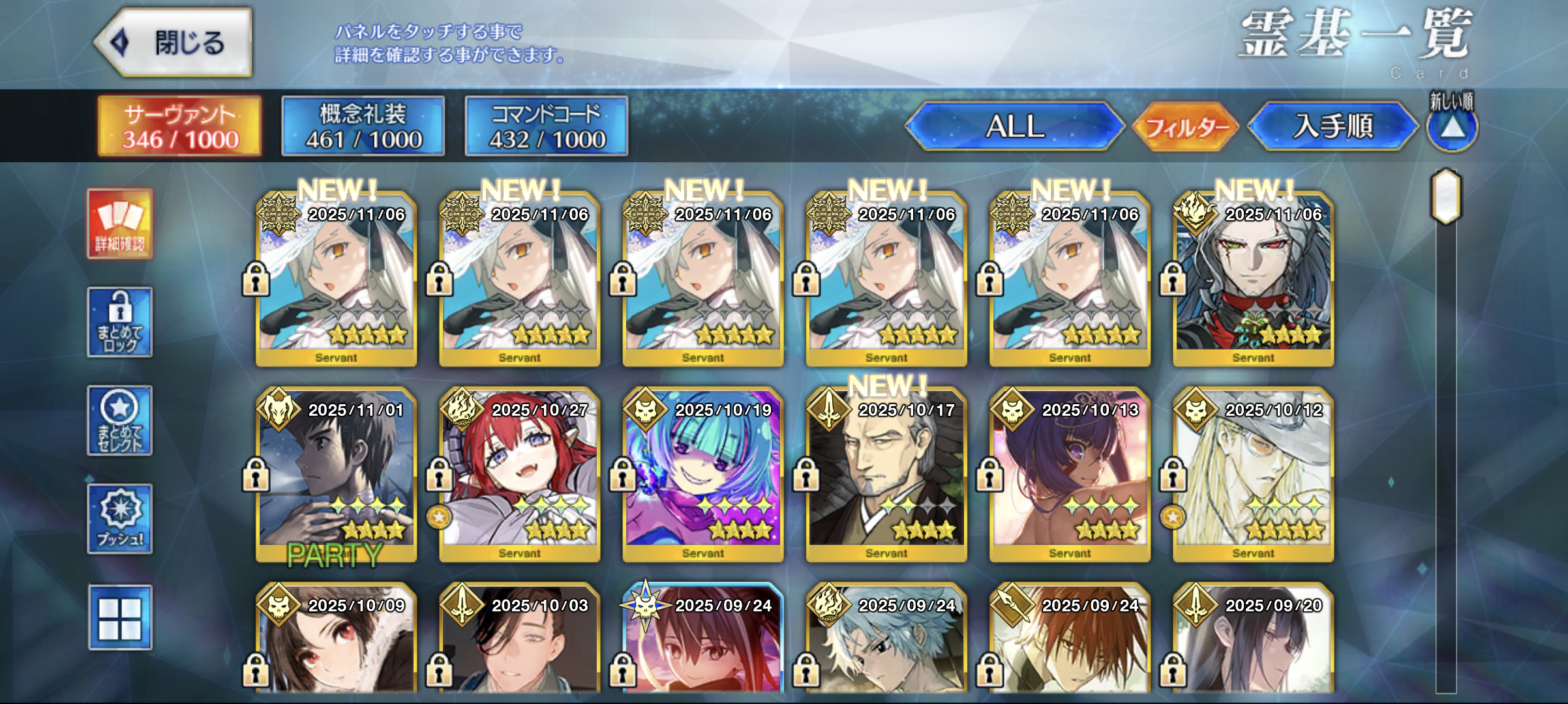The width and height of the screenshot is (1568, 704).
Task: Switch to the サーヴァント tab
Action: (x=179, y=126)
